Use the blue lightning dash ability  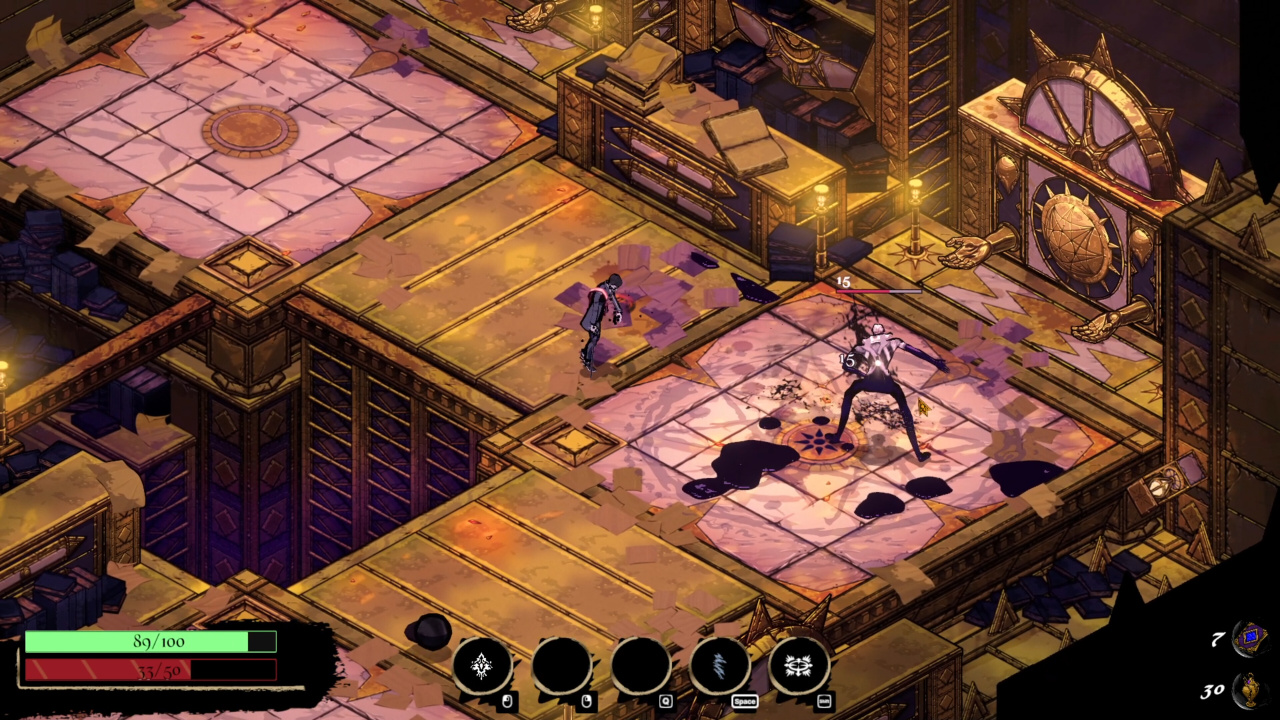tap(720, 666)
